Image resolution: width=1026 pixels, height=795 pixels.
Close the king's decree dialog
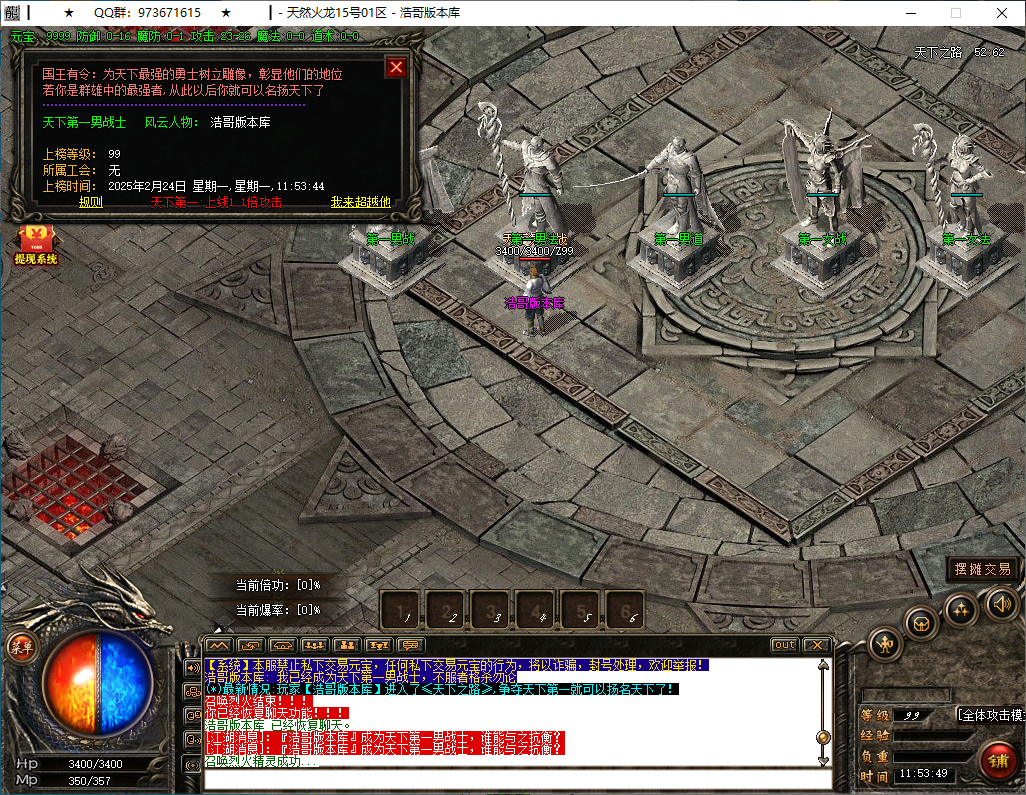[396, 67]
